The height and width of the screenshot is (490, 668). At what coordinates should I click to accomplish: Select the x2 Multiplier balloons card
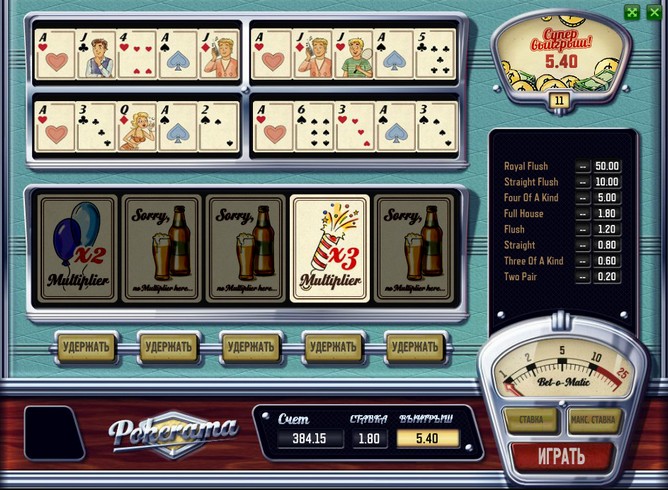(x=77, y=247)
